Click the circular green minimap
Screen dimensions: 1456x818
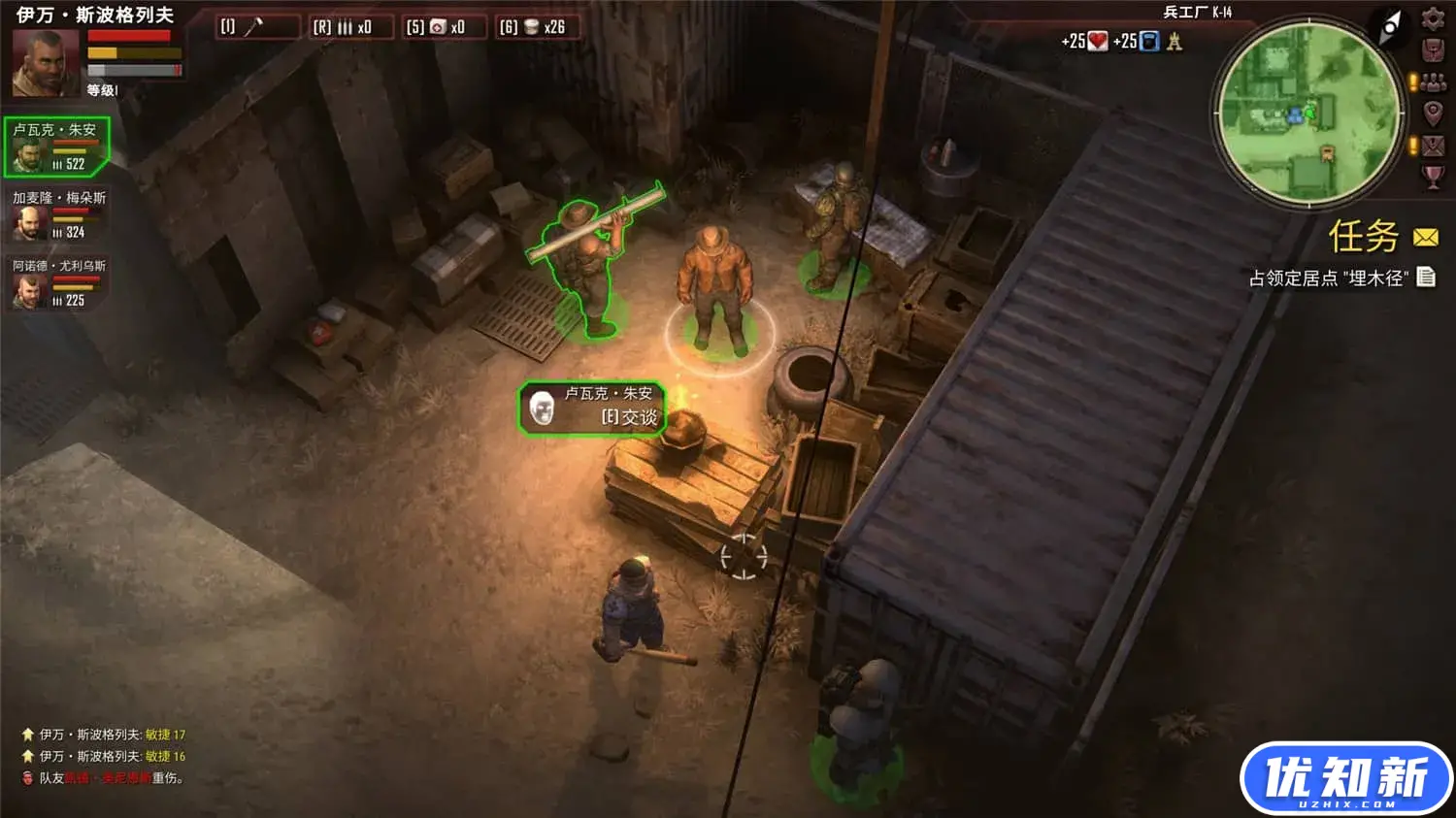point(1307,113)
